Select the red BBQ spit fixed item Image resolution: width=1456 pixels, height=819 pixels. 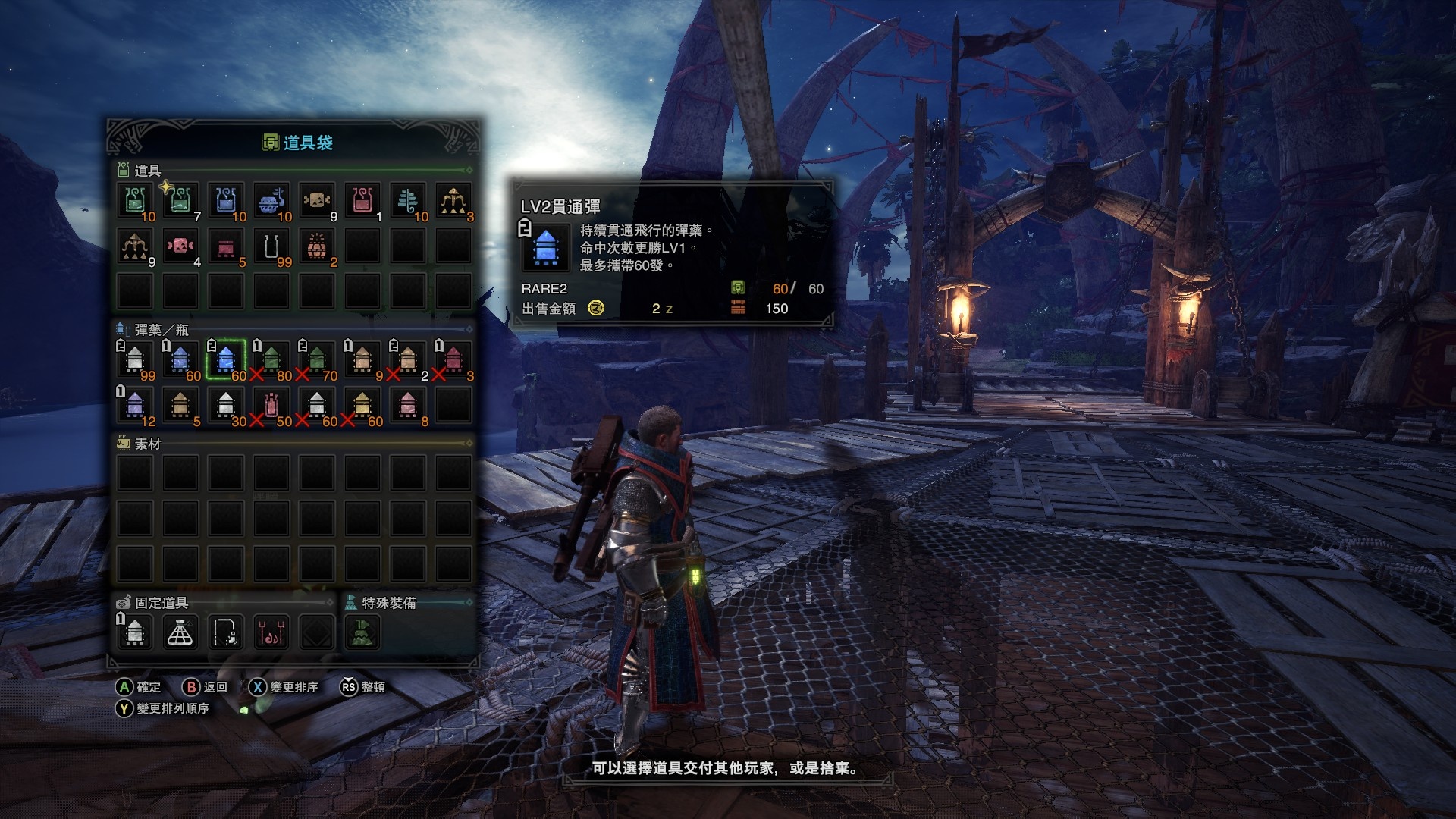[x=271, y=632]
